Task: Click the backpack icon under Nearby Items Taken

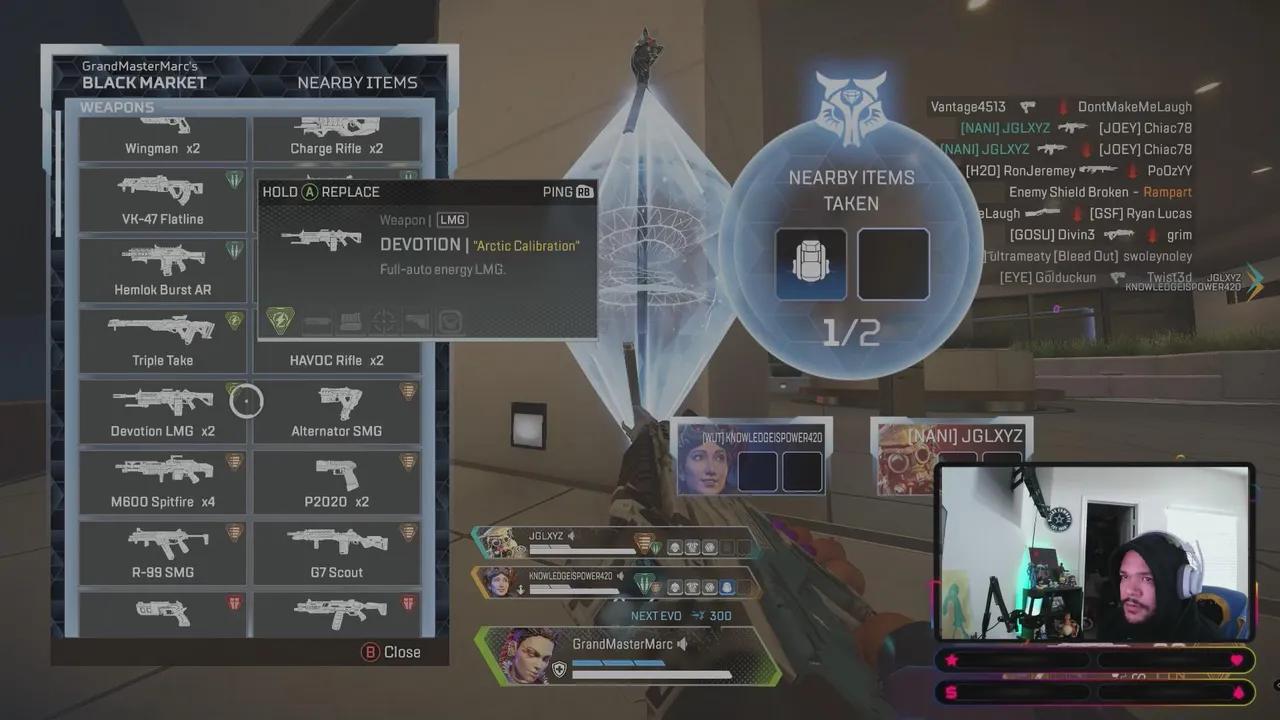Action: pyautogui.click(x=810, y=262)
